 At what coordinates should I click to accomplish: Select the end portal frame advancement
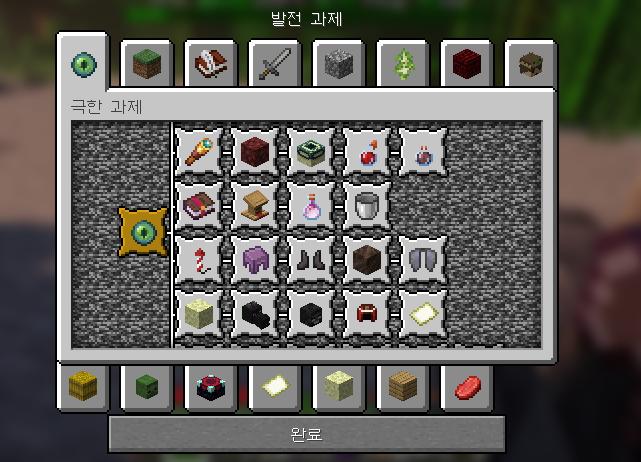tap(312, 152)
